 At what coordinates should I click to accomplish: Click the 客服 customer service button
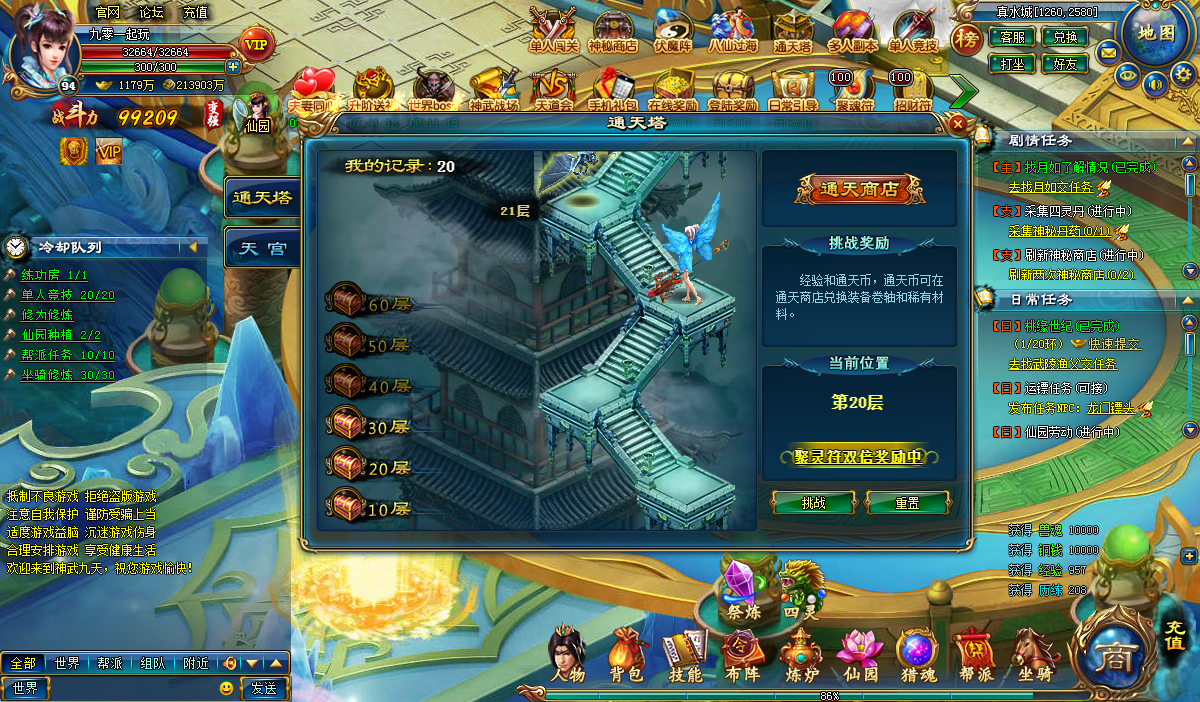[x=1012, y=37]
